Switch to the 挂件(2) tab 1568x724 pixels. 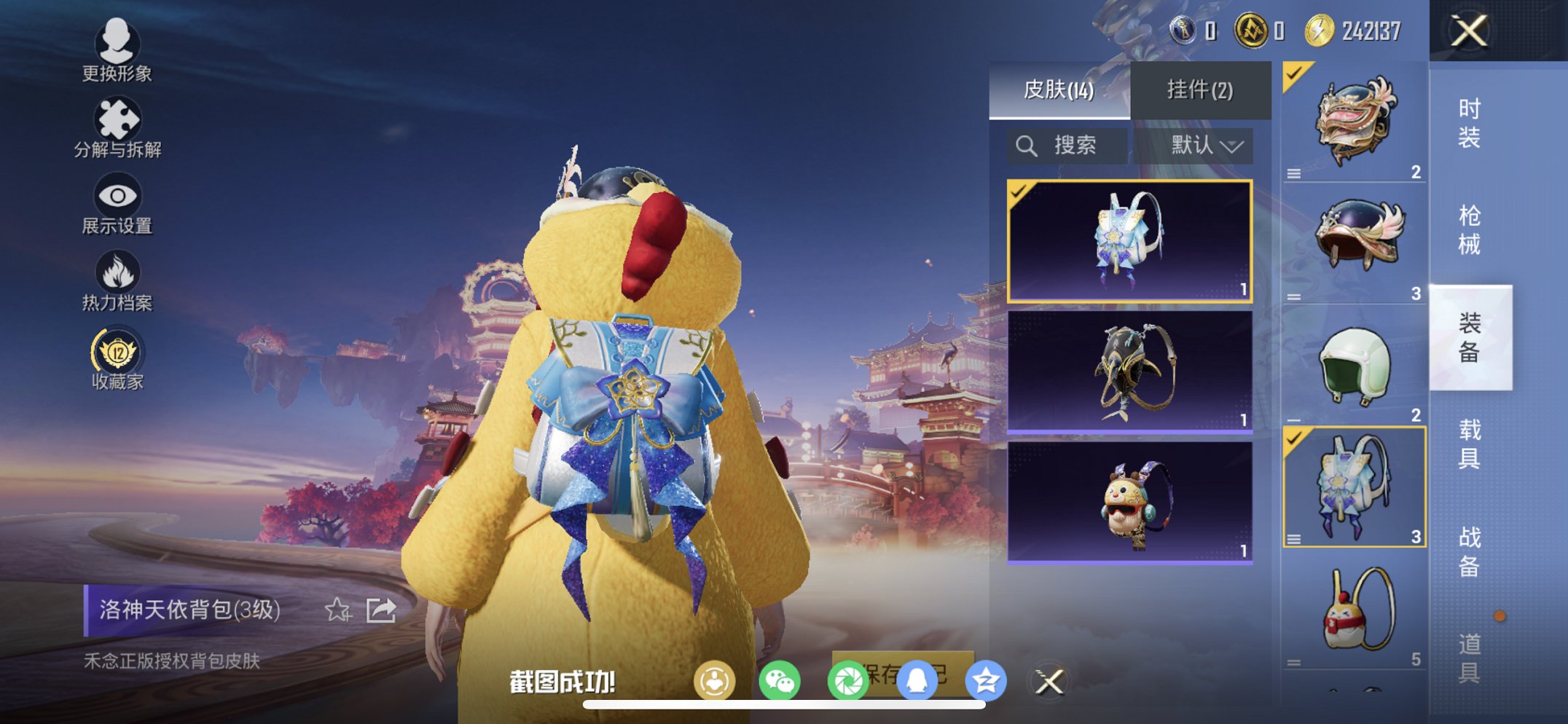[x=1199, y=90]
